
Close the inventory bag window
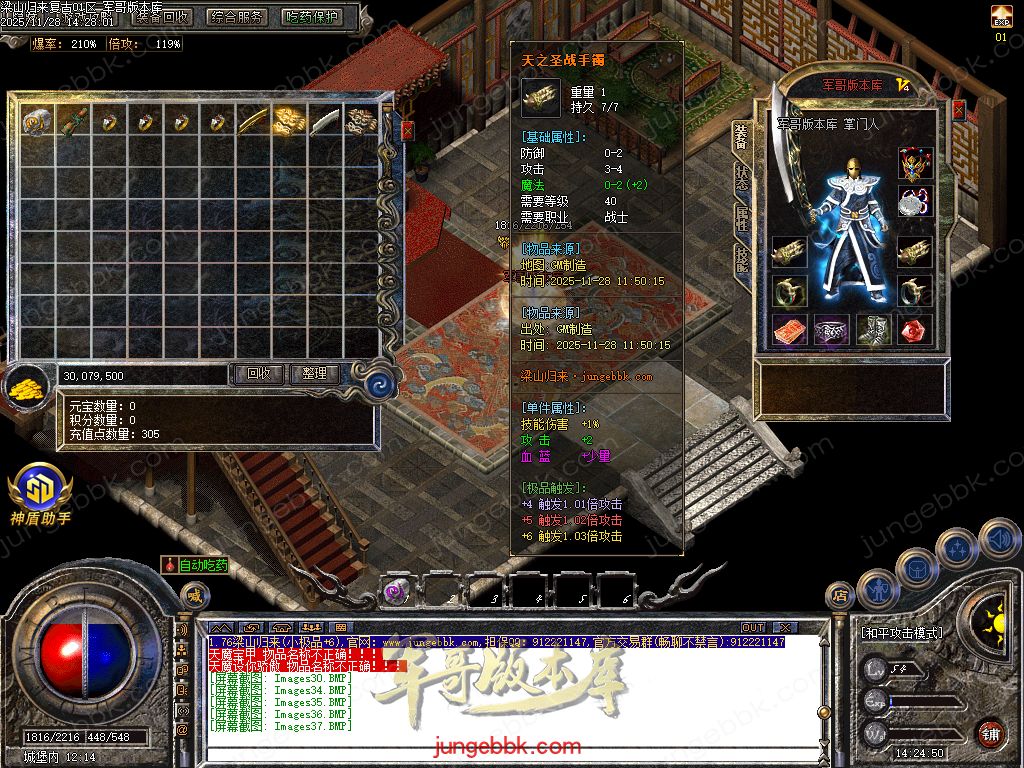click(x=407, y=130)
